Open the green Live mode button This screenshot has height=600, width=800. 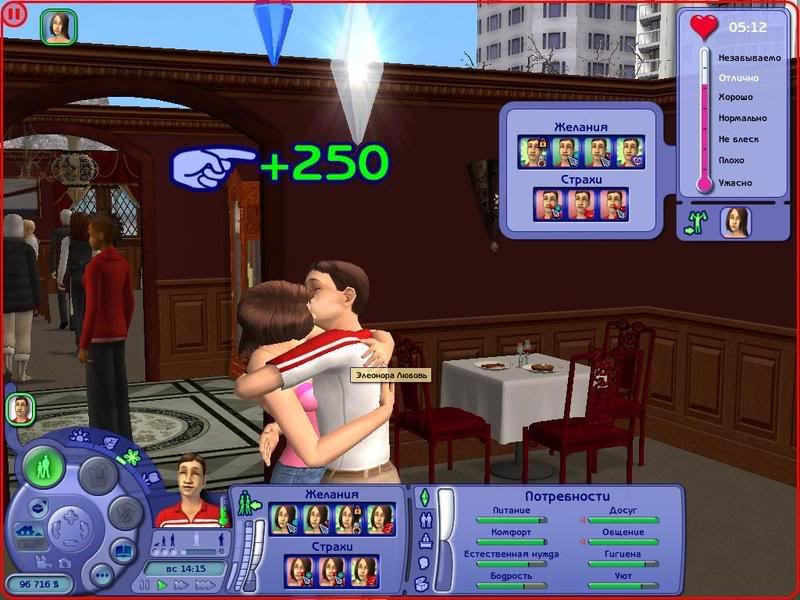tap(45, 467)
